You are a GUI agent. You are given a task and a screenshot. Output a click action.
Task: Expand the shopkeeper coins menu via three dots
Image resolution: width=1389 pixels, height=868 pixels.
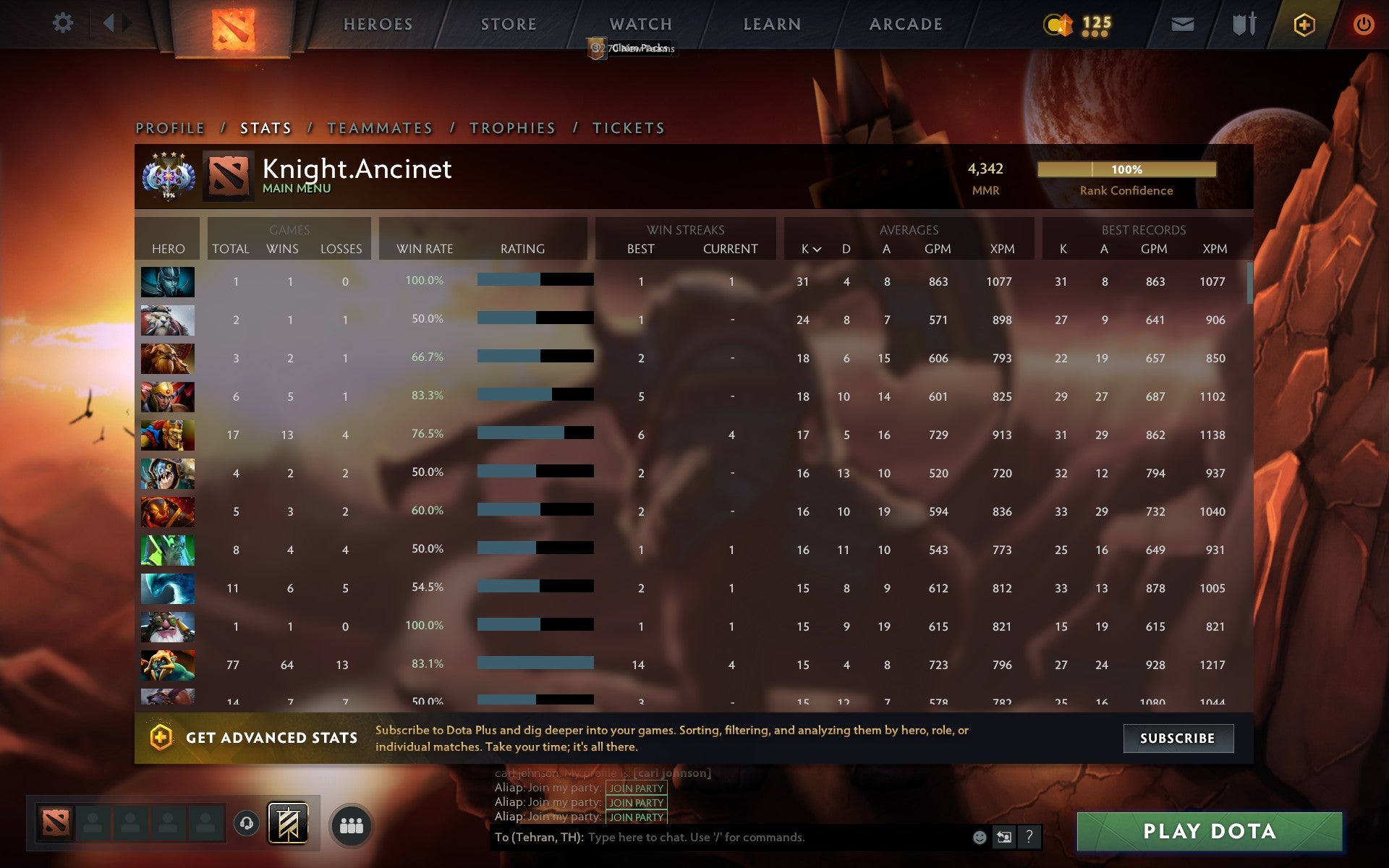(1094, 33)
